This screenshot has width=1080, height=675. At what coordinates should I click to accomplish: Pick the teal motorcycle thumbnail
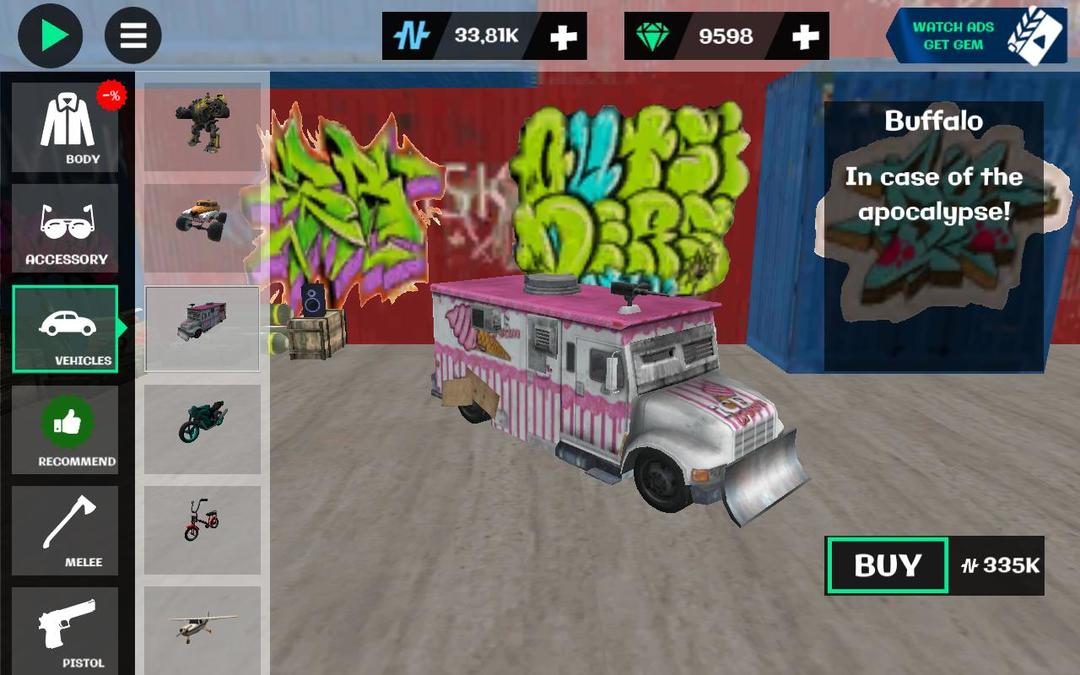click(x=203, y=425)
